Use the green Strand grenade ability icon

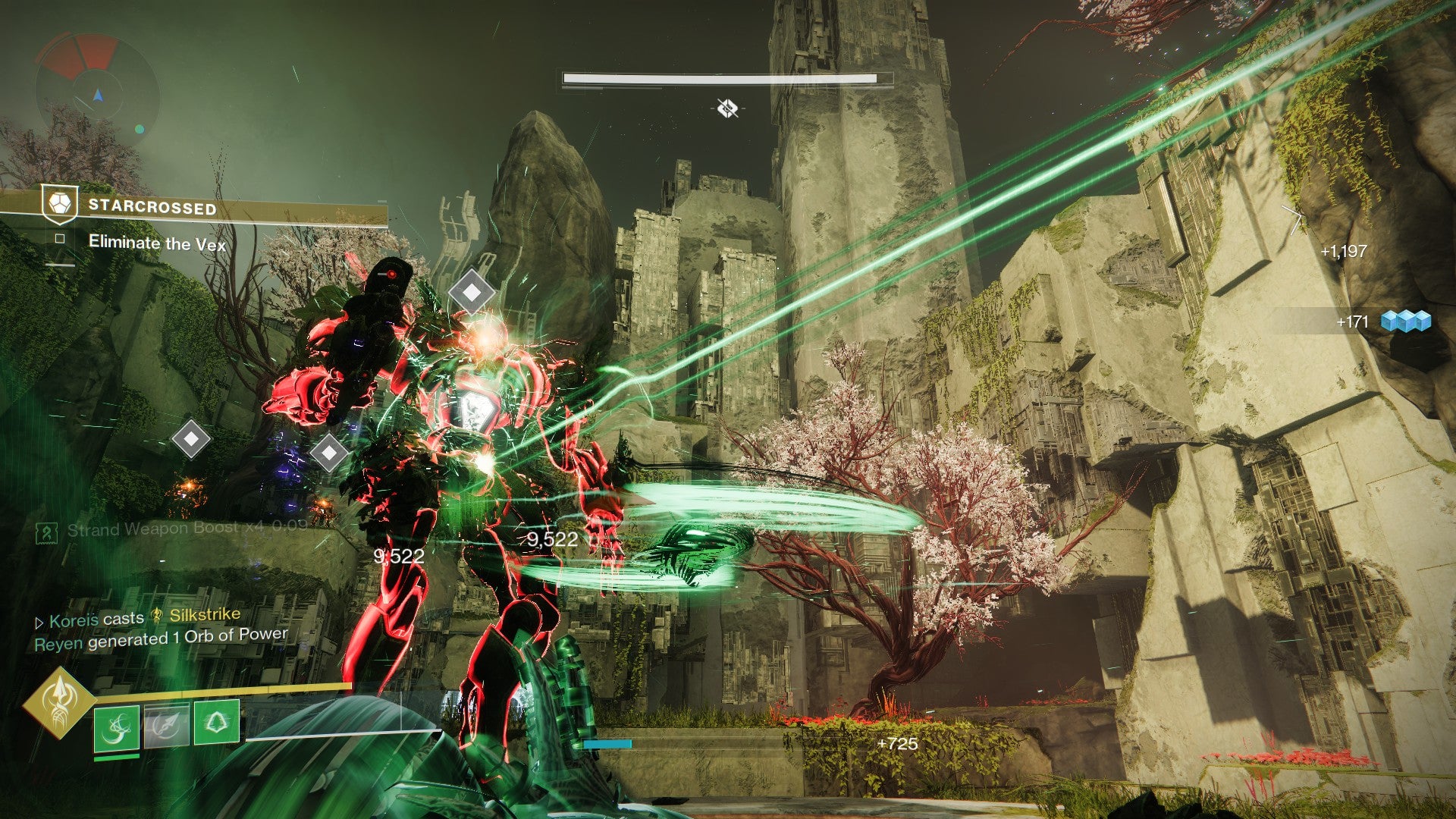[x=117, y=728]
